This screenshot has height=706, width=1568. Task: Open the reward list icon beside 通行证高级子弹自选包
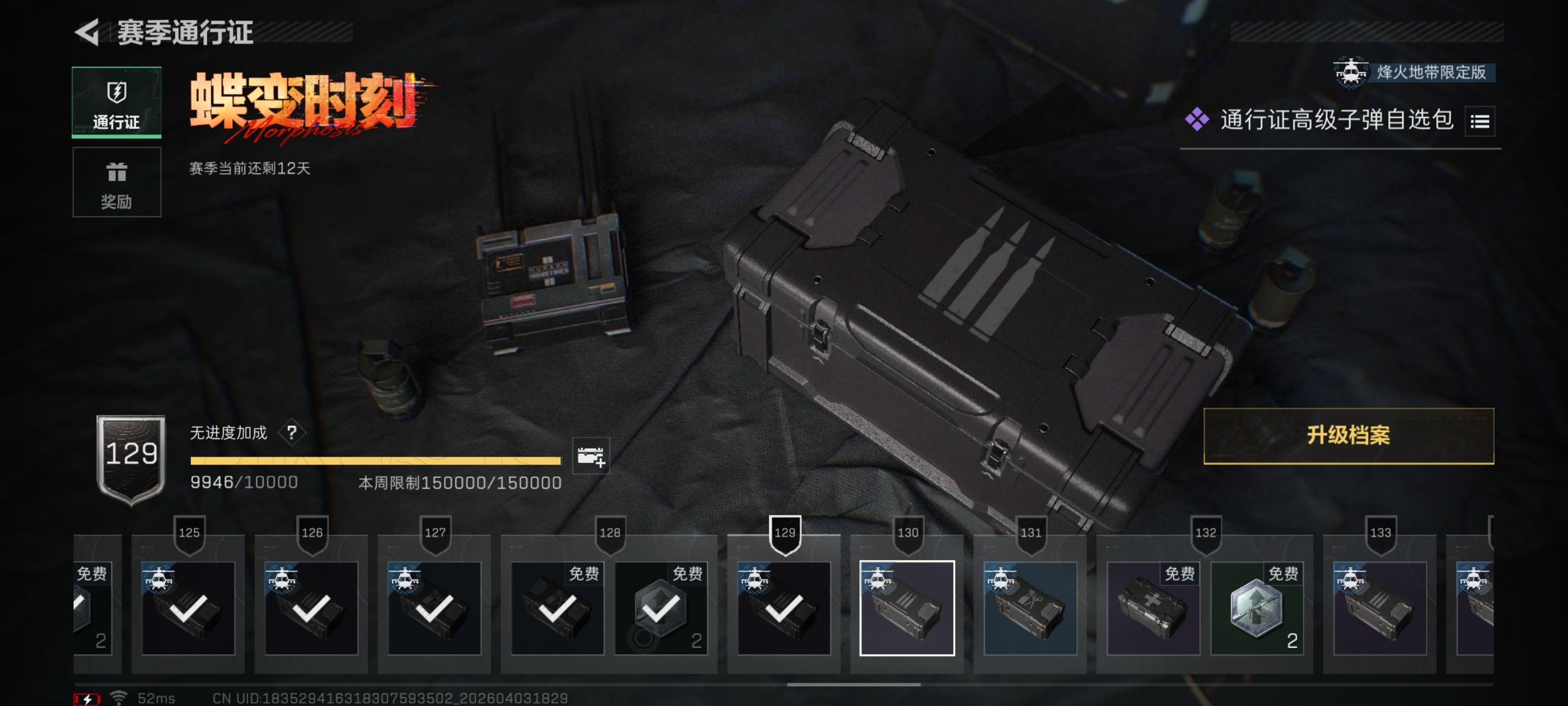(x=1479, y=121)
